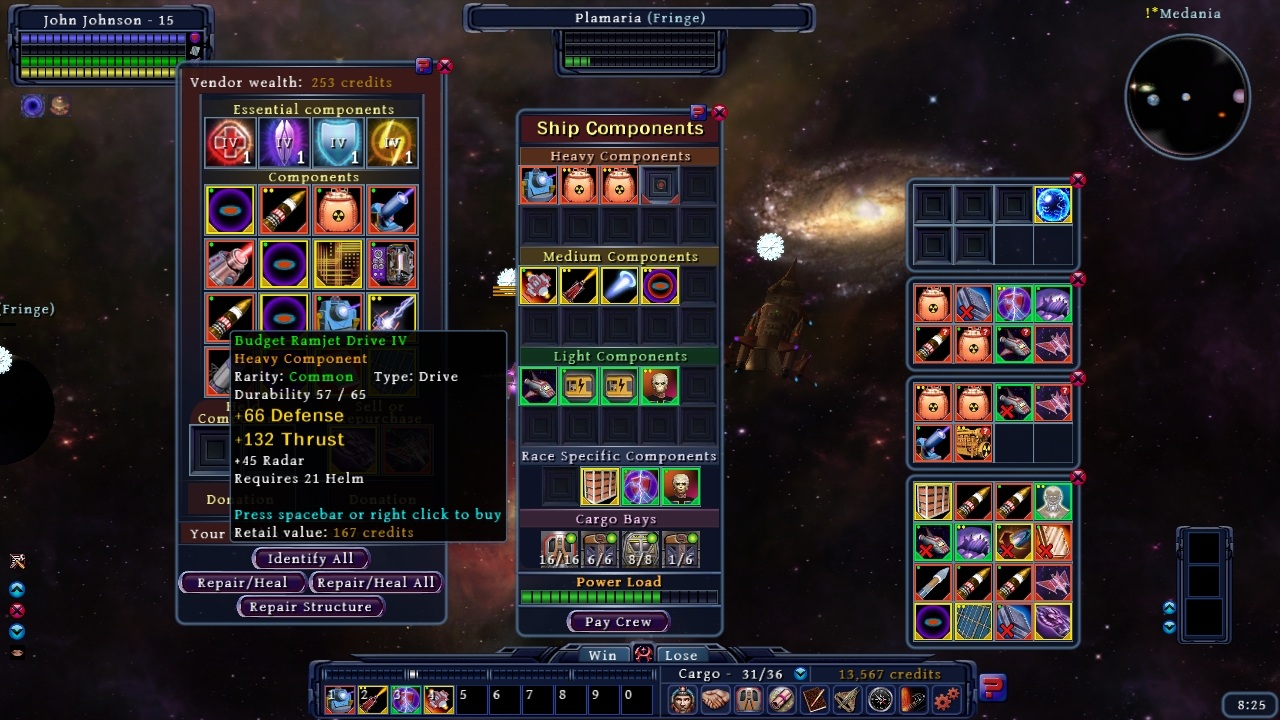The height and width of the screenshot is (720, 1280).
Task: Select the skull-face crew light component
Action: coord(660,386)
